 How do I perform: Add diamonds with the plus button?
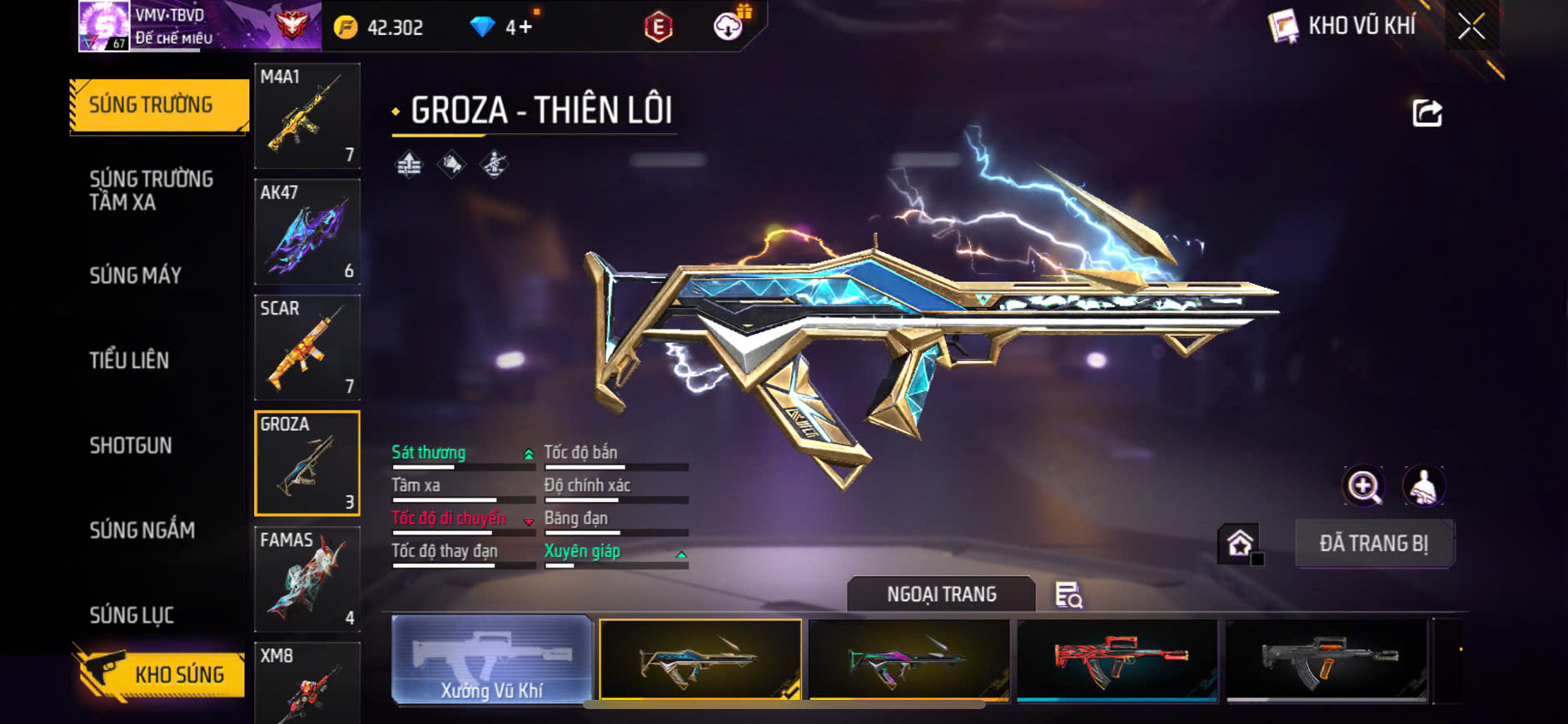click(x=525, y=27)
